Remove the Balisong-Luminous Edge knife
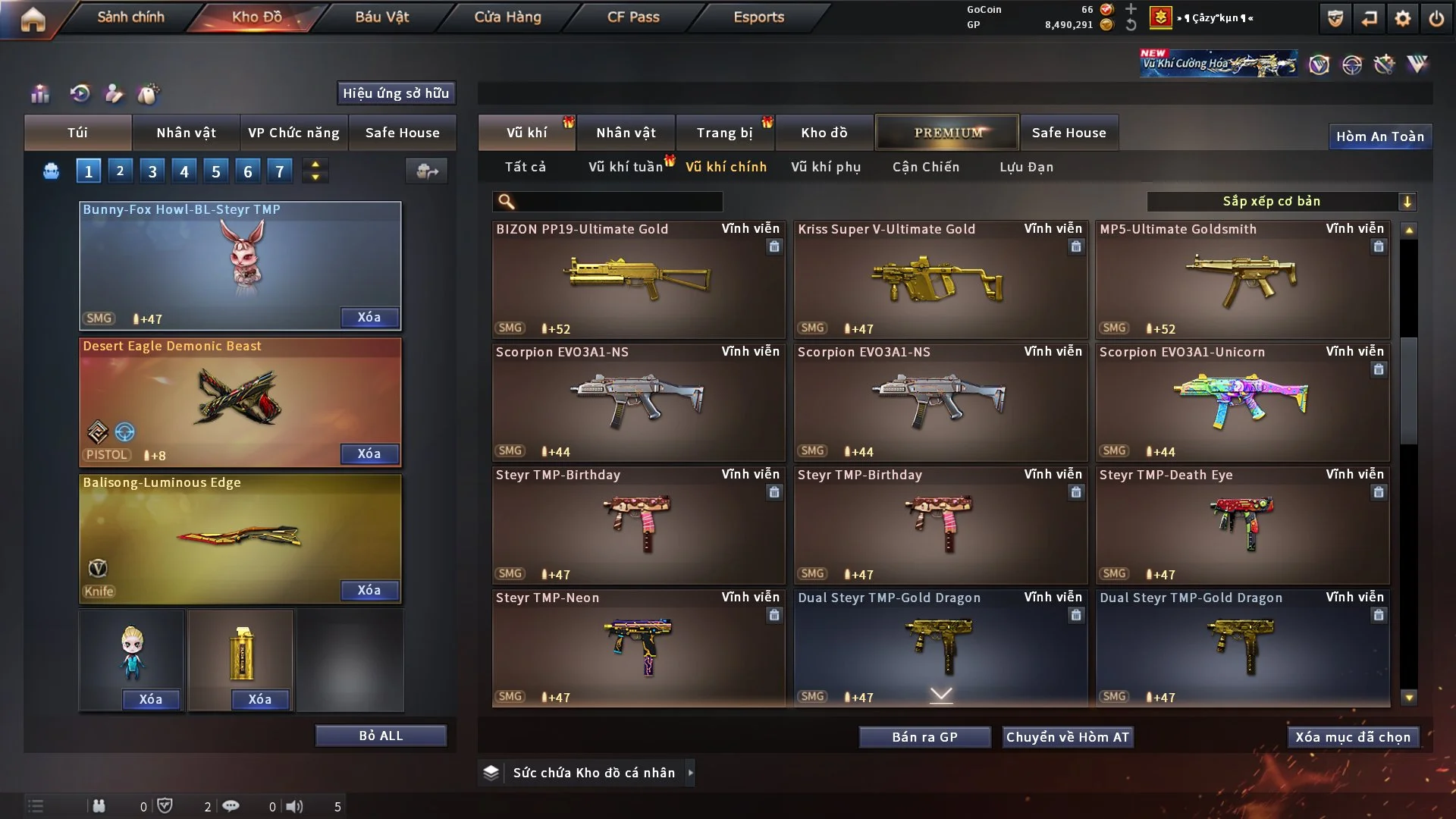The width and height of the screenshot is (1456, 819). [x=369, y=590]
